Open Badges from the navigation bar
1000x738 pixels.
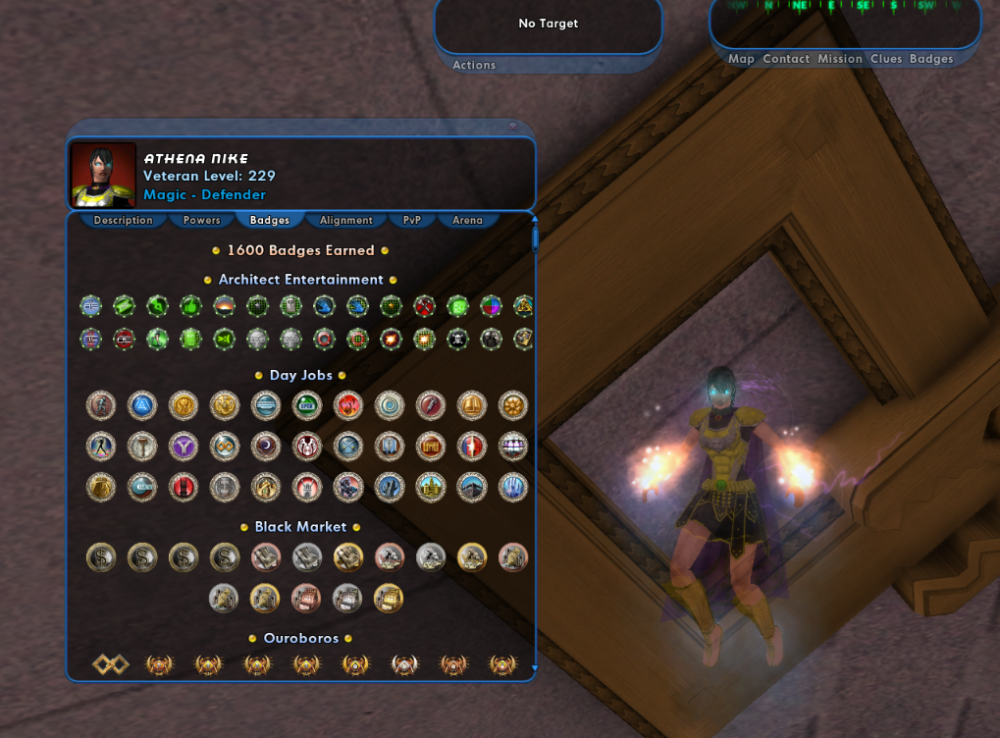pos(931,59)
